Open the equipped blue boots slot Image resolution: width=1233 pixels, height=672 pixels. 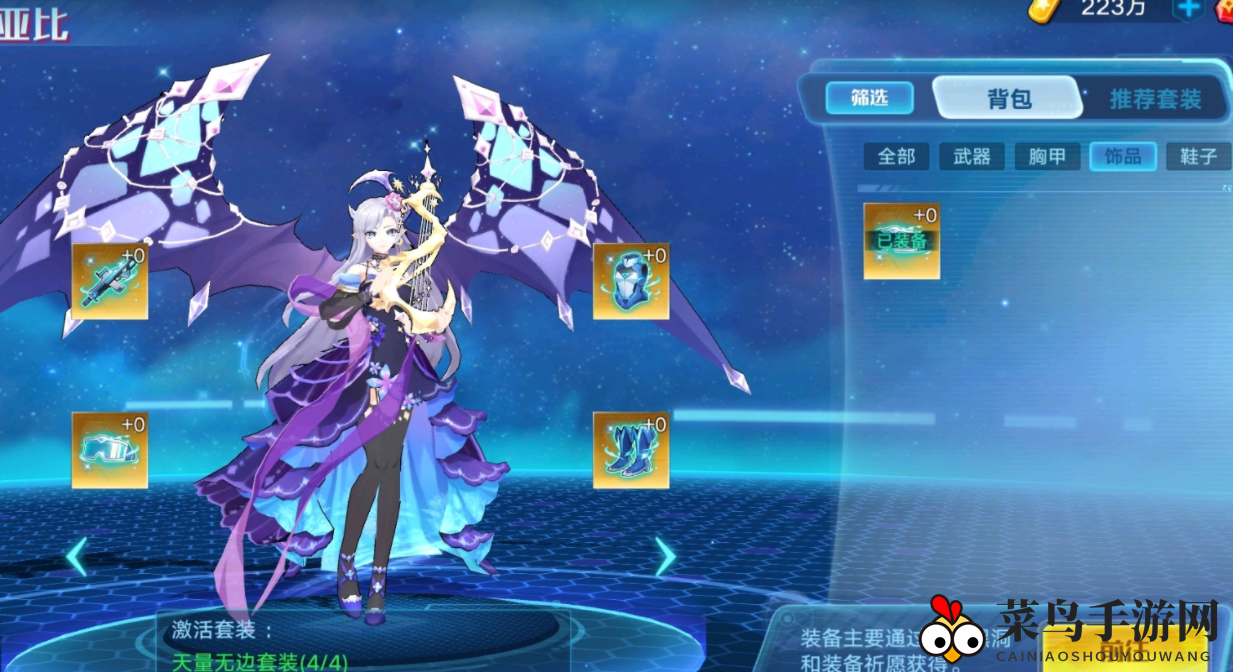(631, 450)
